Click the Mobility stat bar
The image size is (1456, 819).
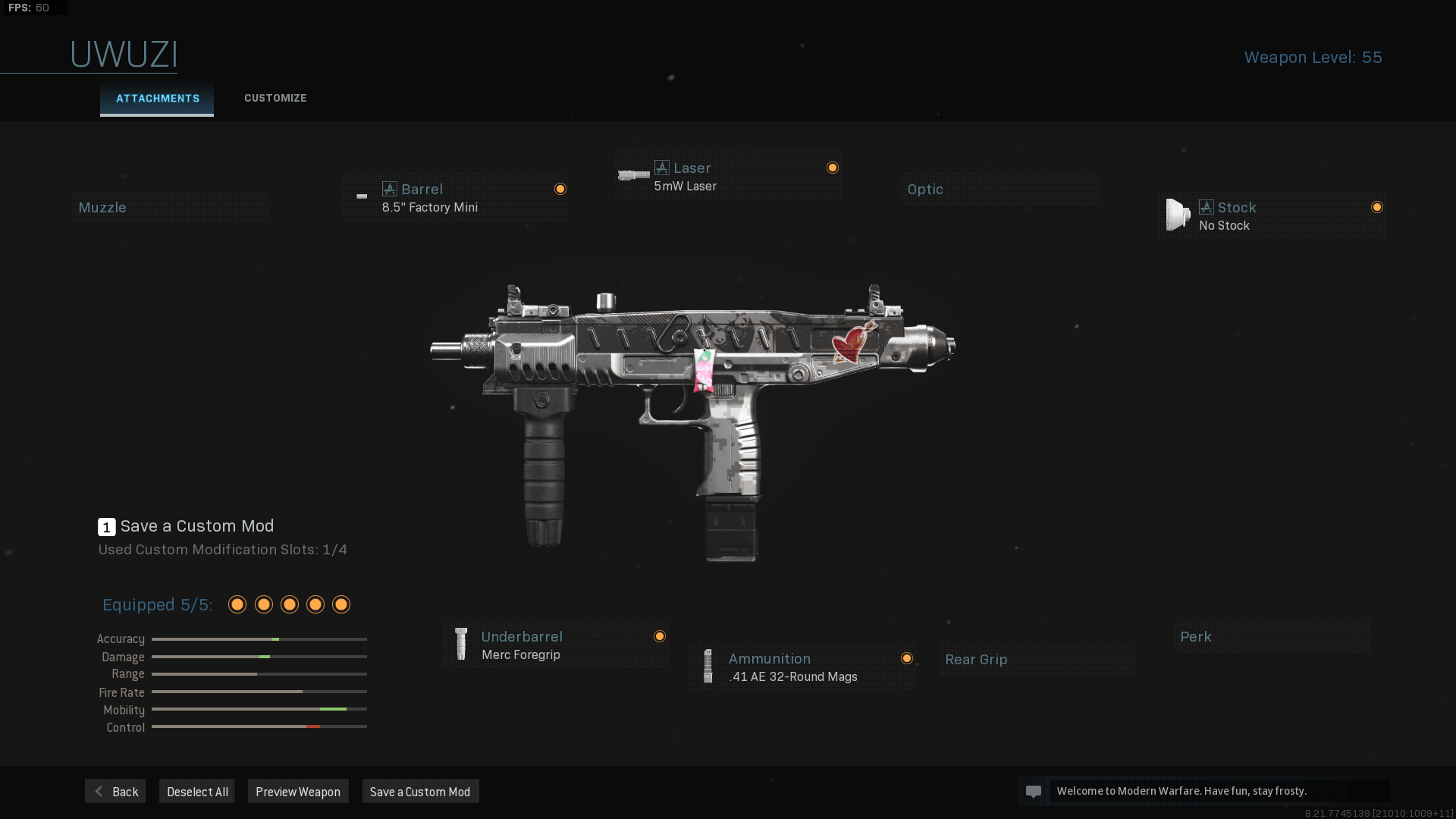click(x=259, y=710)
